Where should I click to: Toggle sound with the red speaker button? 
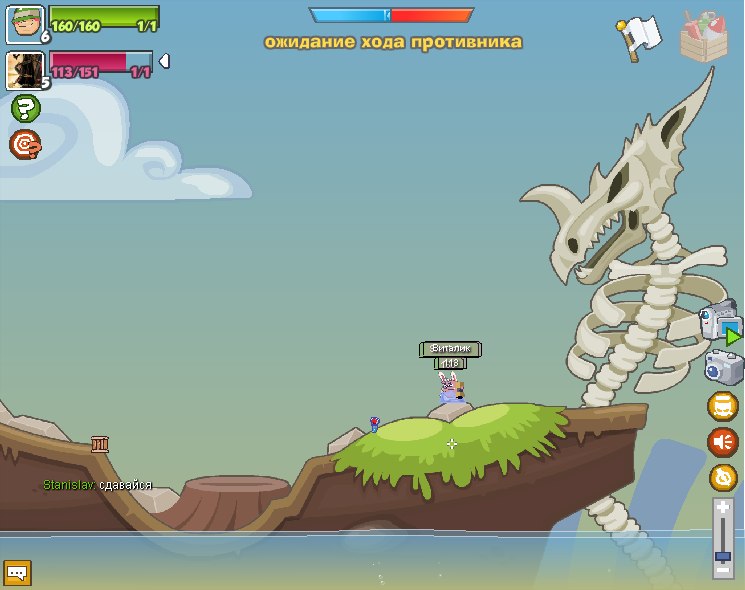(x=722, y=441)
